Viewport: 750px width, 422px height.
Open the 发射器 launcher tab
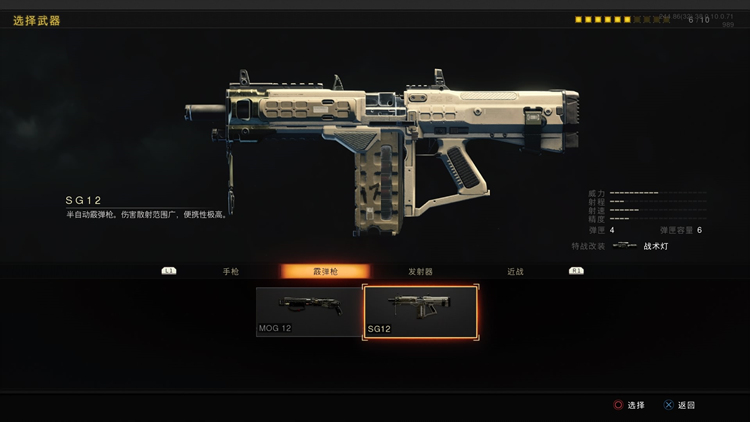420,271
